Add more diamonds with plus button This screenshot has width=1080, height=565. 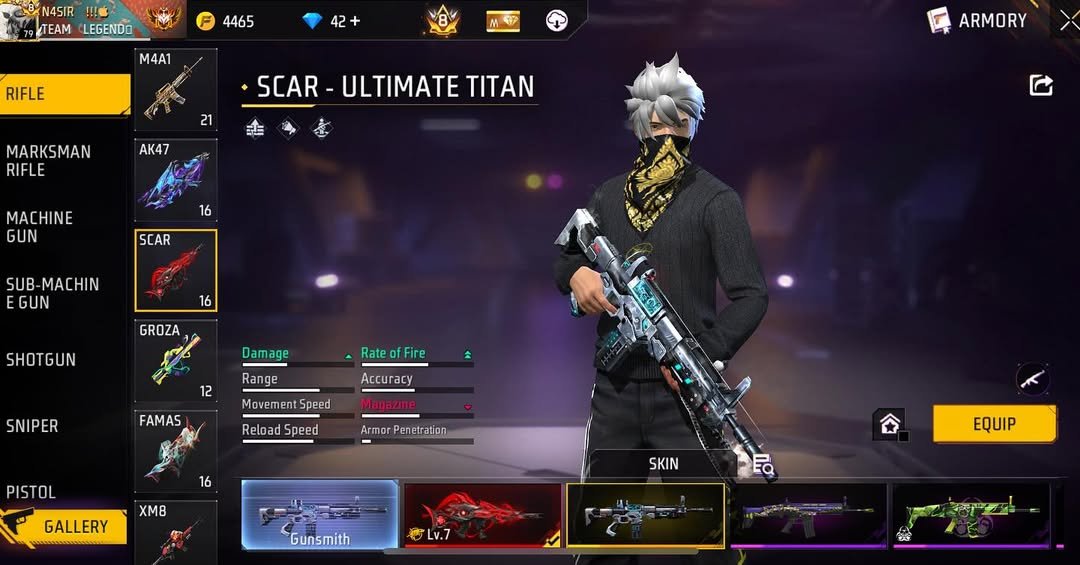(354, 21)
